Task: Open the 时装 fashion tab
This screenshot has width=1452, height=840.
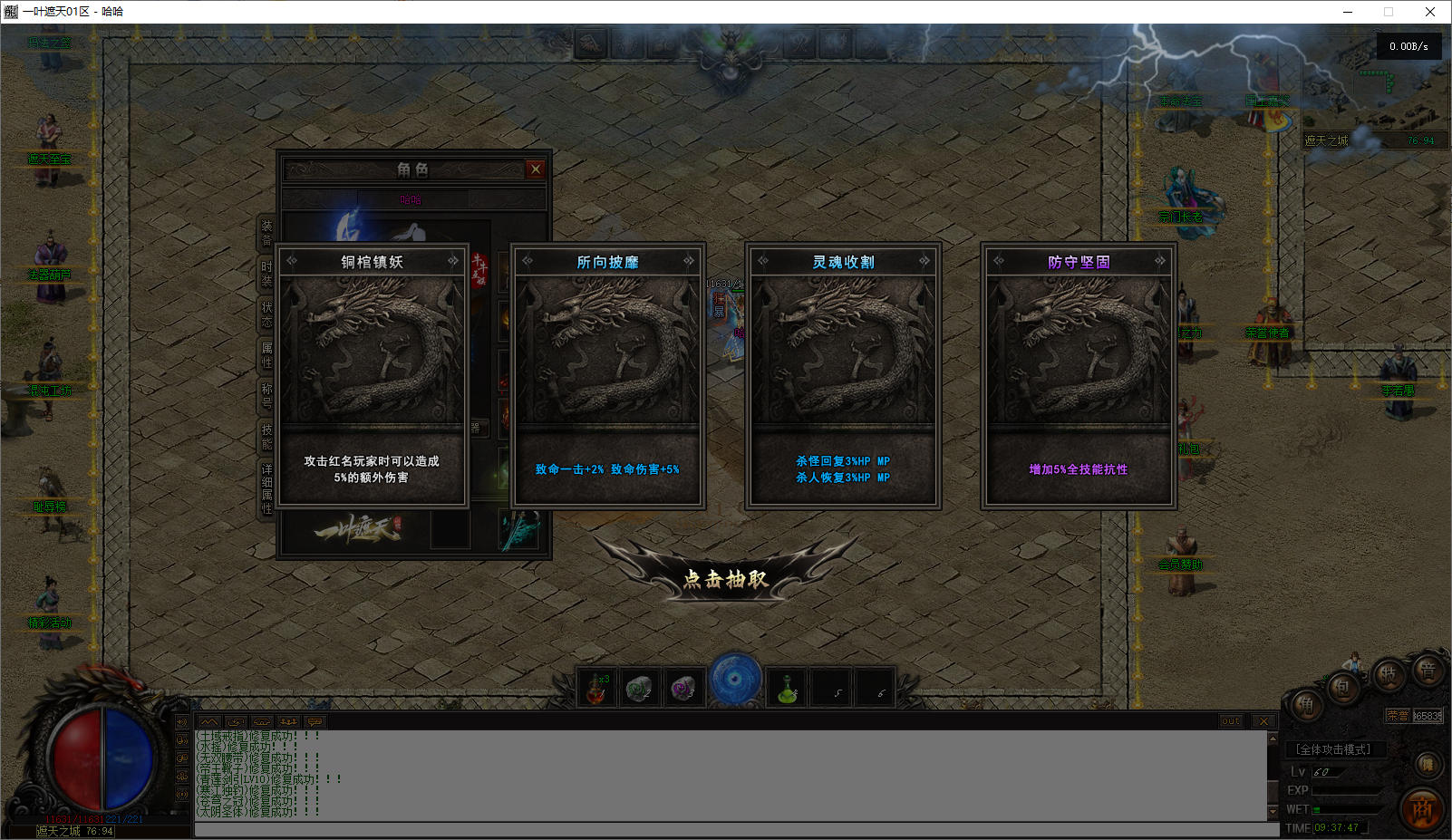Action: coord(266,274)
